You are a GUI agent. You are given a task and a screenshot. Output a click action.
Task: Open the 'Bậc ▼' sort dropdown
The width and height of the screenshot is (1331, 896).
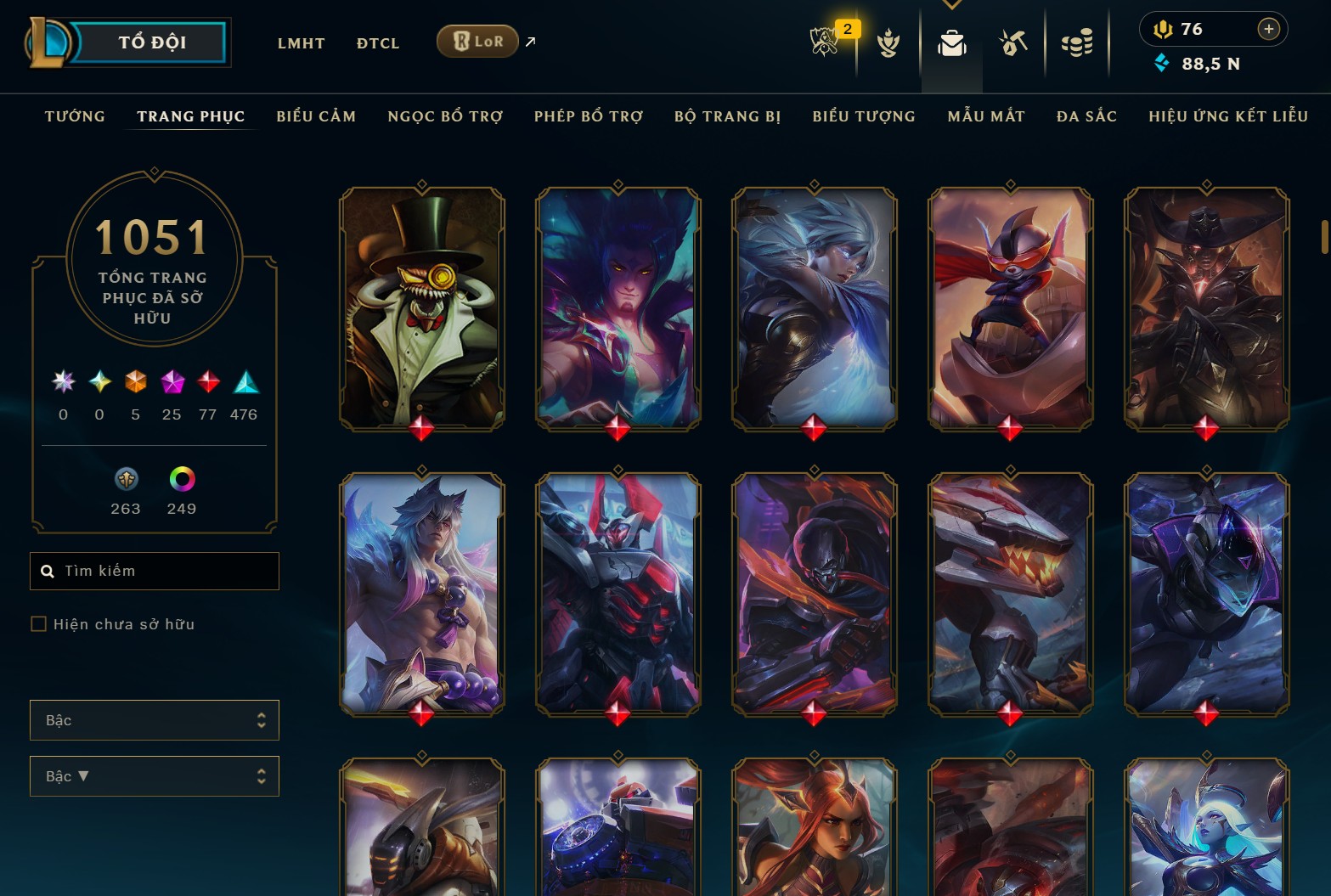click(154, 775)
